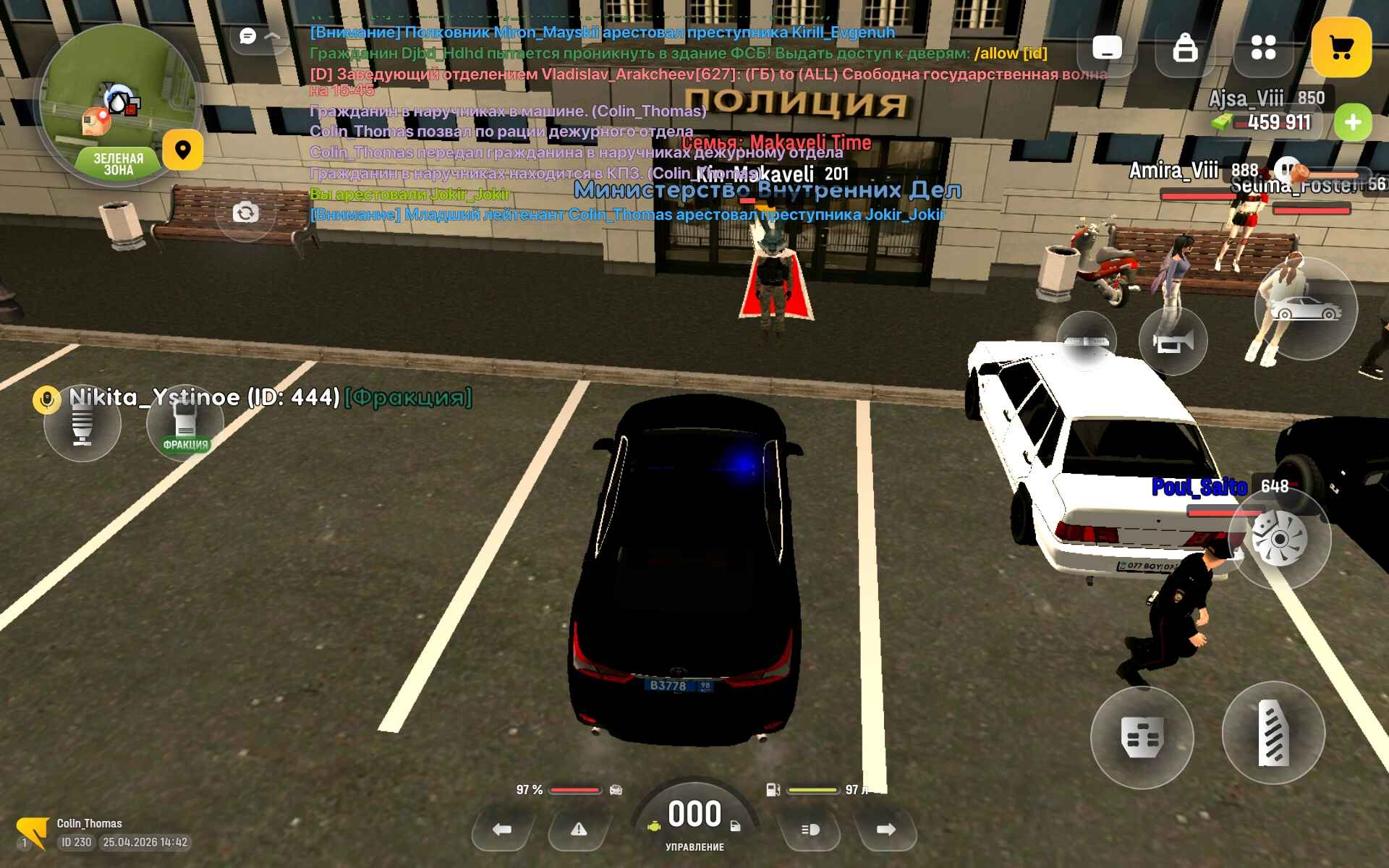
Task: Switch camera view with the camera icon
Action: 245,213
